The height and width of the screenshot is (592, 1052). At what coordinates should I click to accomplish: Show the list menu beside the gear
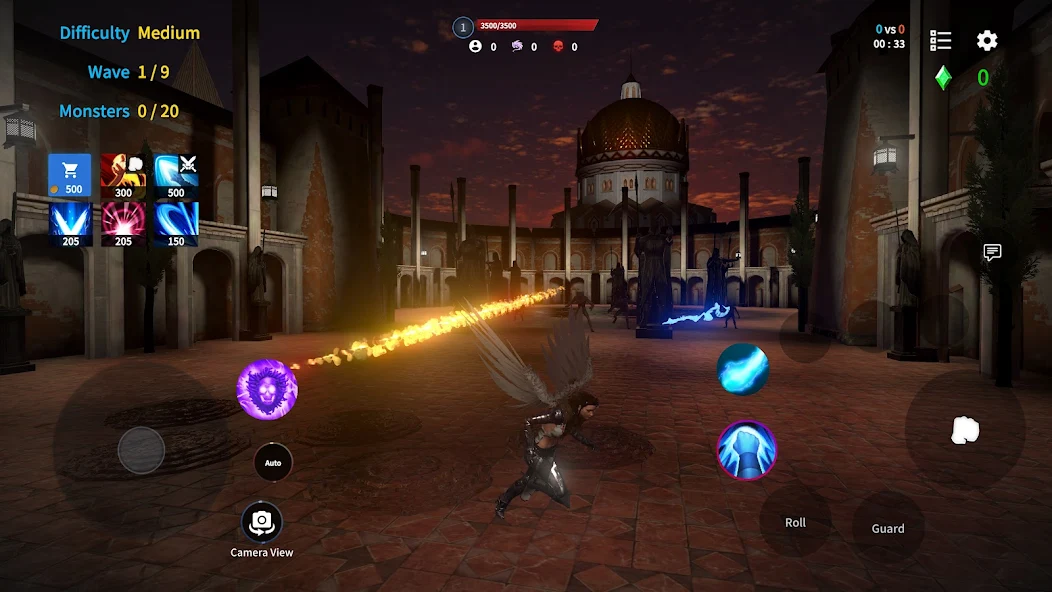940,41
